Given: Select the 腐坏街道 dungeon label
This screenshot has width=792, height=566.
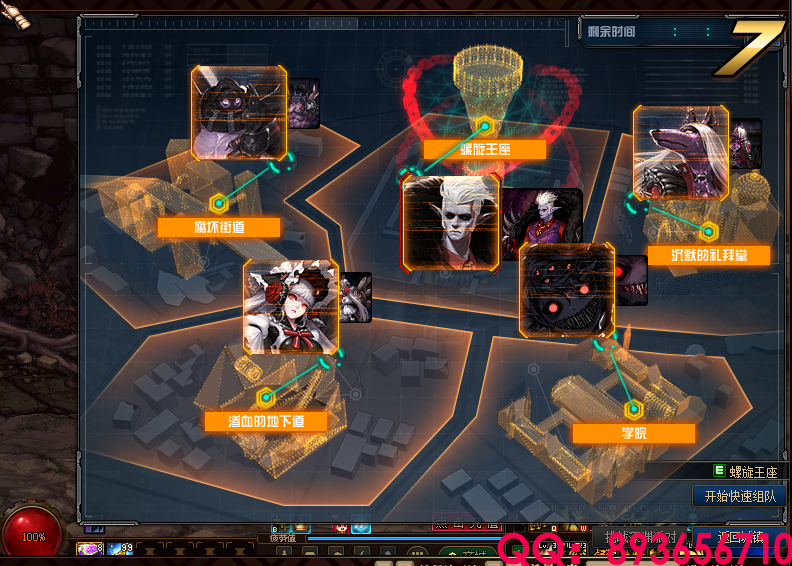Looking at the screenshot, I should click(219, 227).
